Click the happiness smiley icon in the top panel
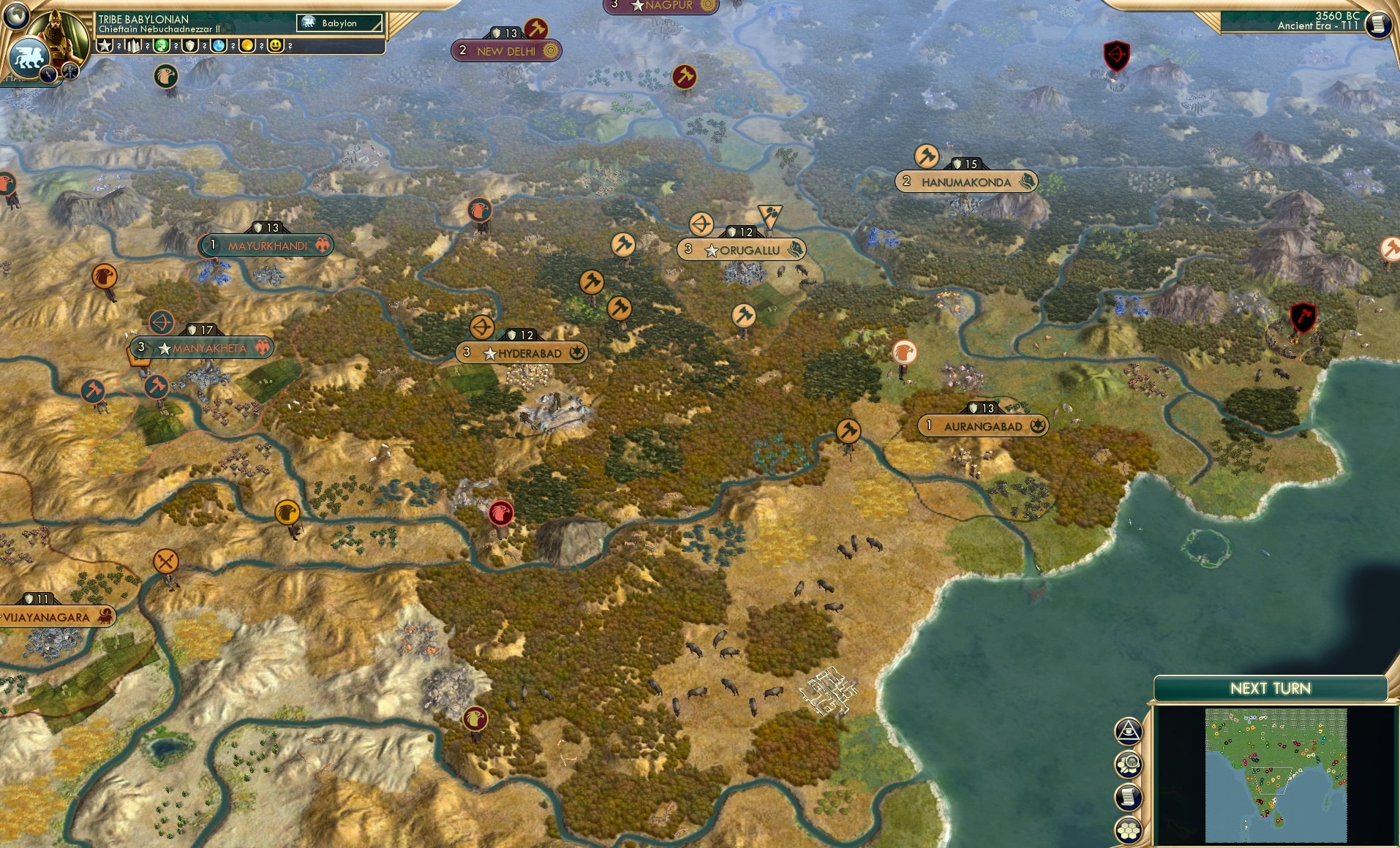 (276, 45)
